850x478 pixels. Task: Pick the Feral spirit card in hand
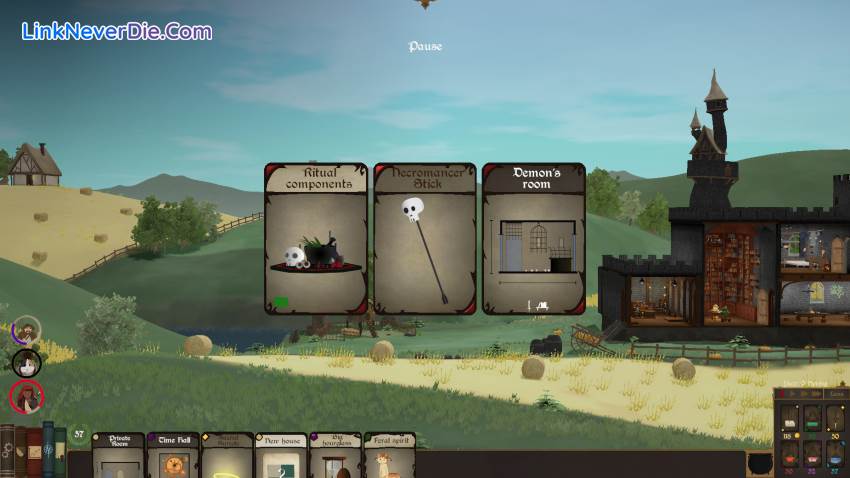click(389, 456)
